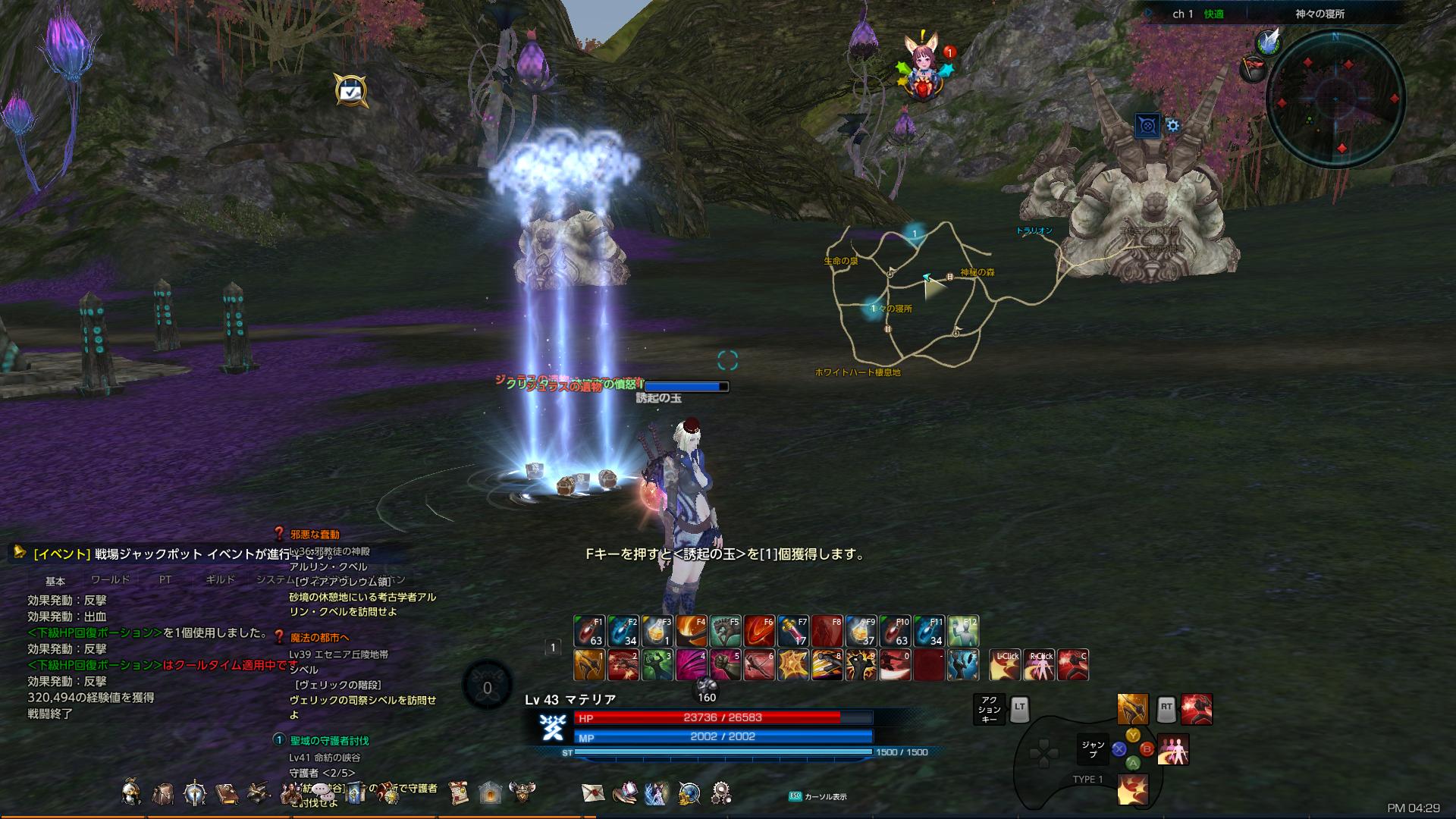Open the inventory bag icon
This screenshot has width=1456, height=819.
point(164,794)
